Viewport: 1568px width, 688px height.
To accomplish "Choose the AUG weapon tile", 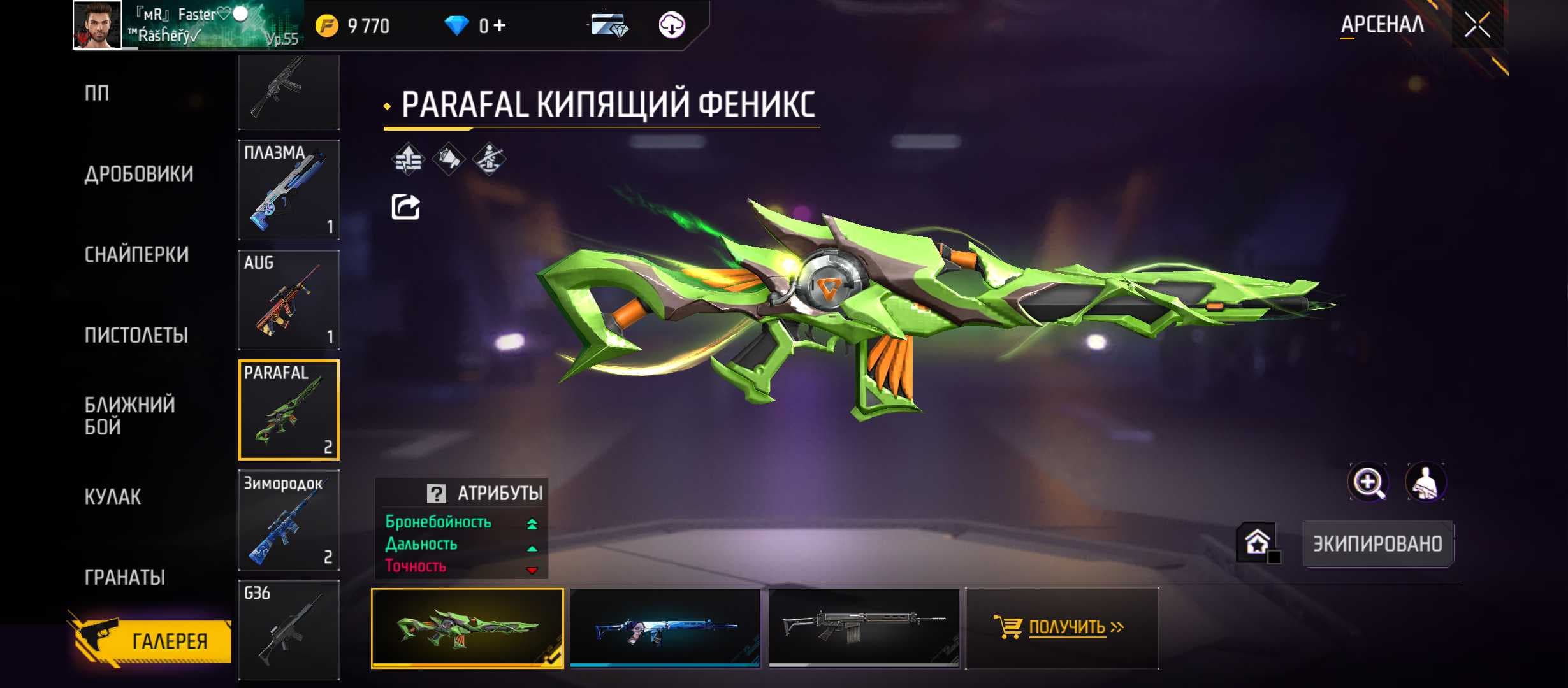I will [289, 299].
